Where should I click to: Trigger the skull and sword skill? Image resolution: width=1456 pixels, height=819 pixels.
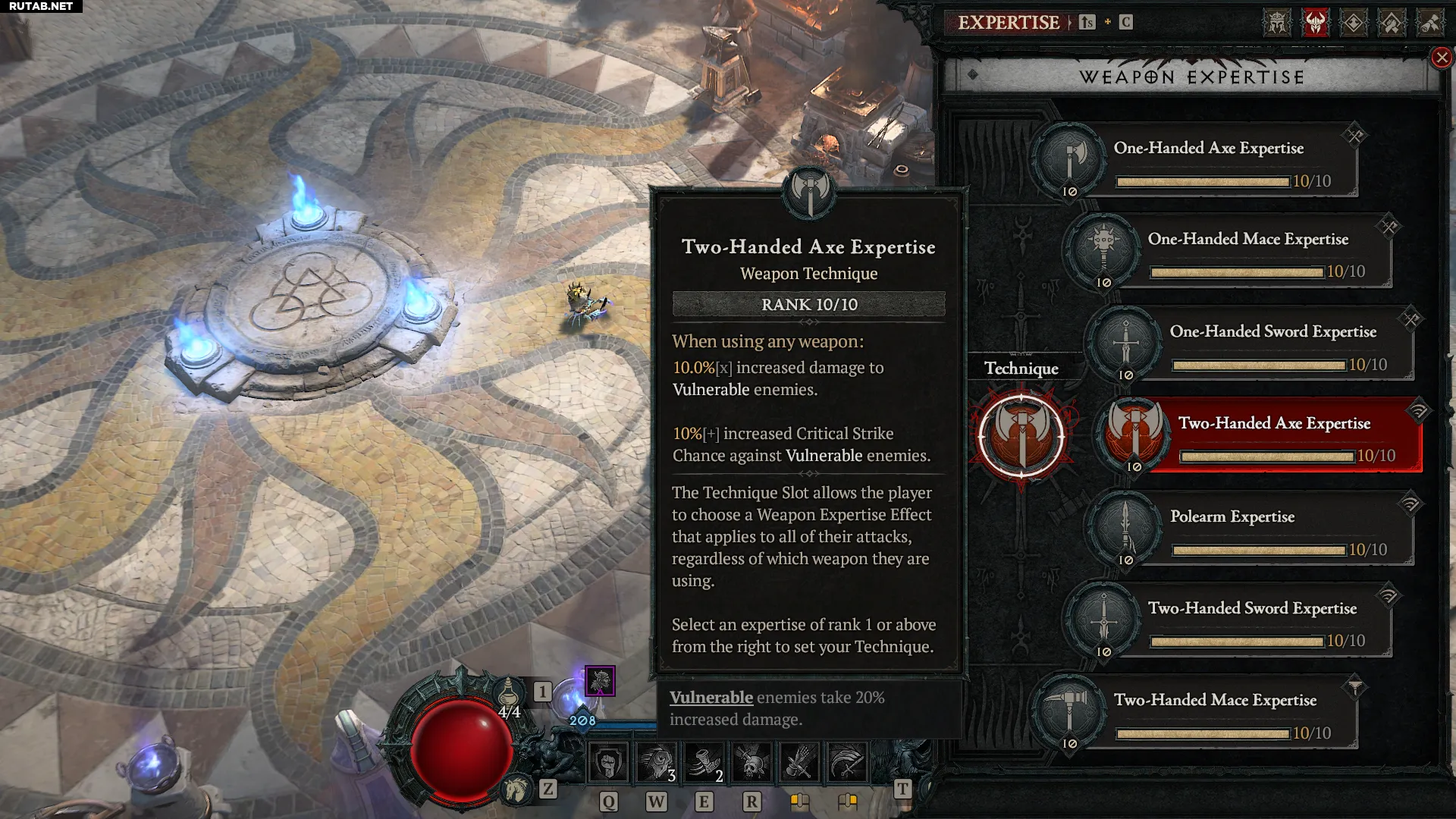tap(752, 762)
